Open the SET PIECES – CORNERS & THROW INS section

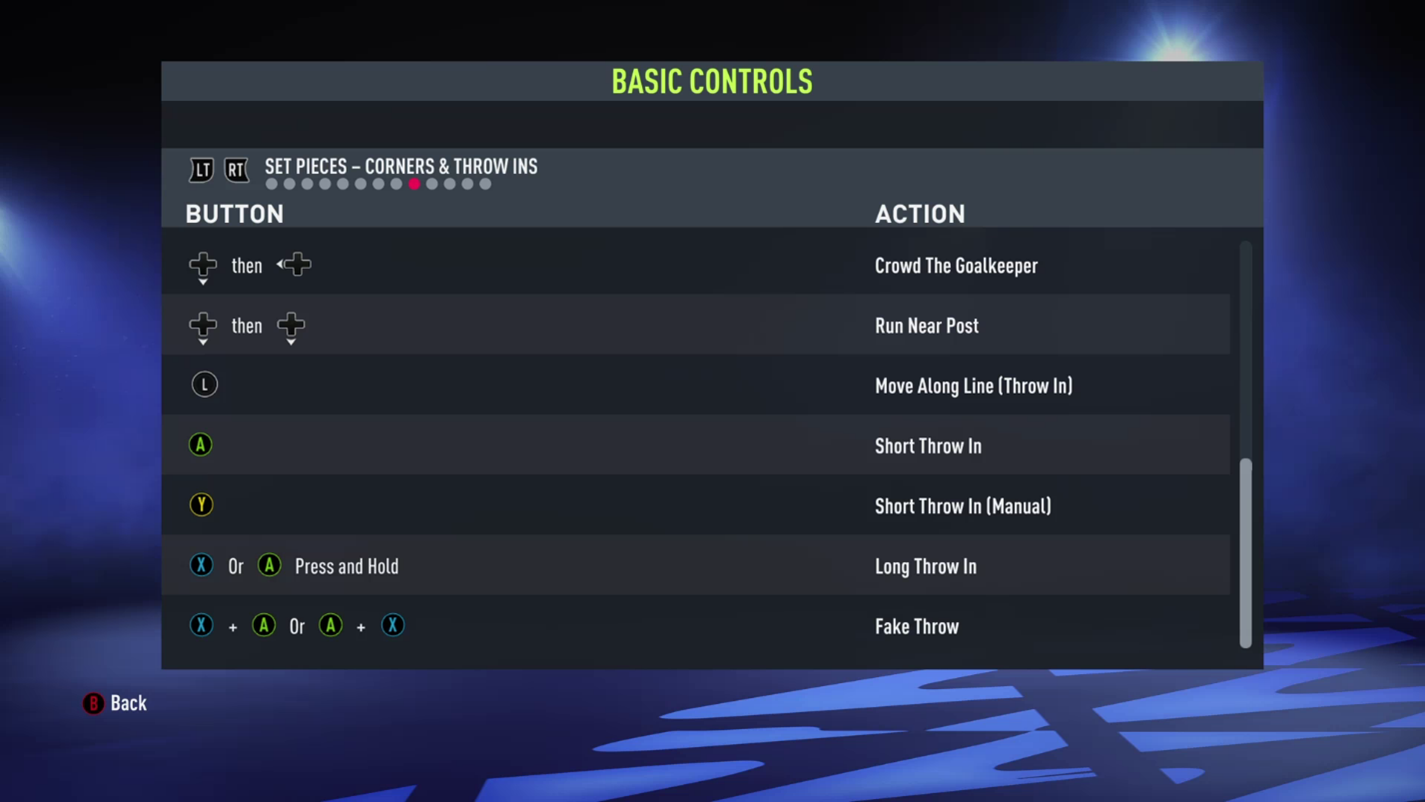click(401, 167)
